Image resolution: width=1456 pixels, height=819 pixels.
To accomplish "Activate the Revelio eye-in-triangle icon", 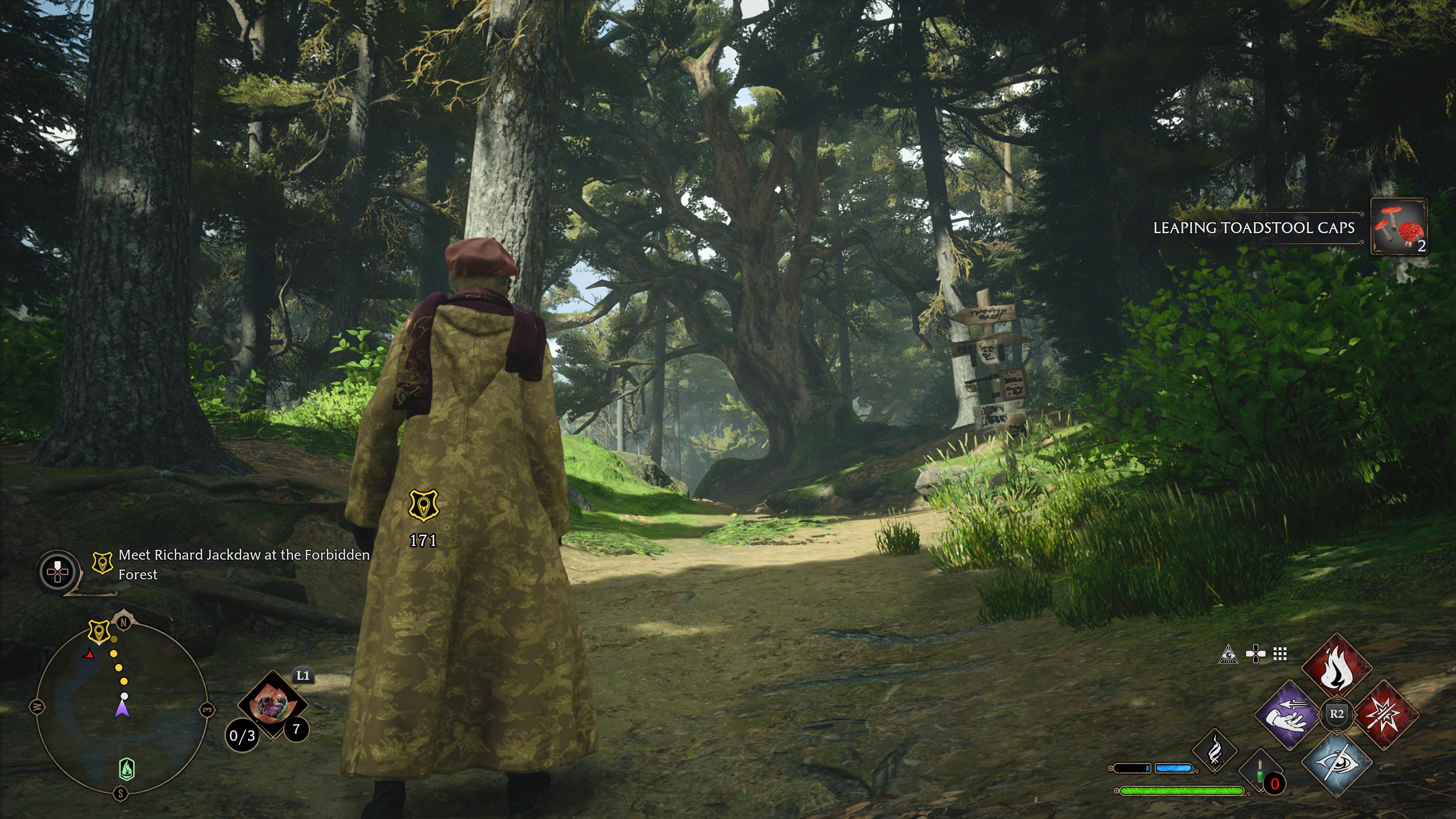I will tap(1228, 654).
